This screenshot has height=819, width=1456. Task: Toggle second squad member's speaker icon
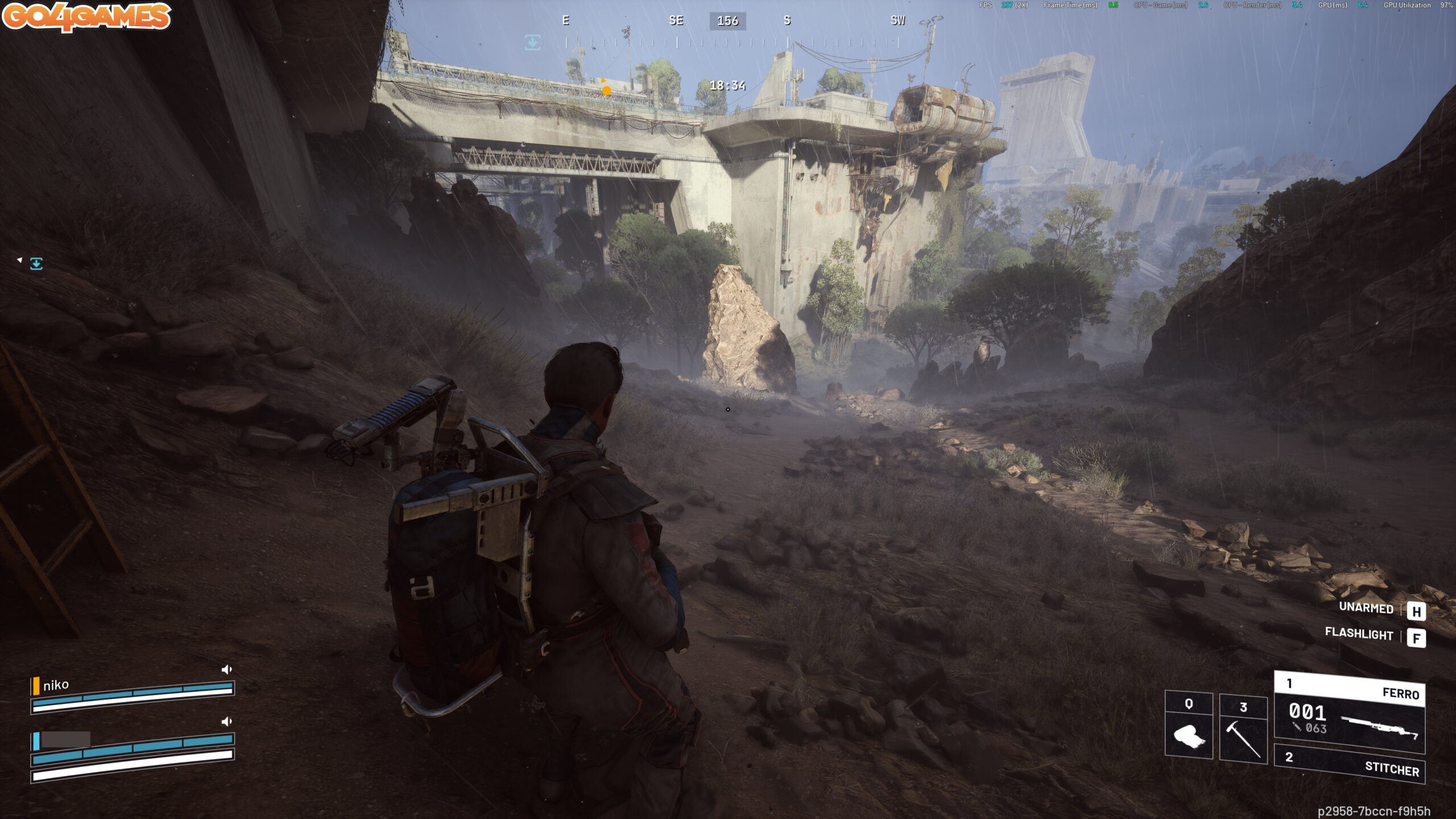(x=226, y=722)
